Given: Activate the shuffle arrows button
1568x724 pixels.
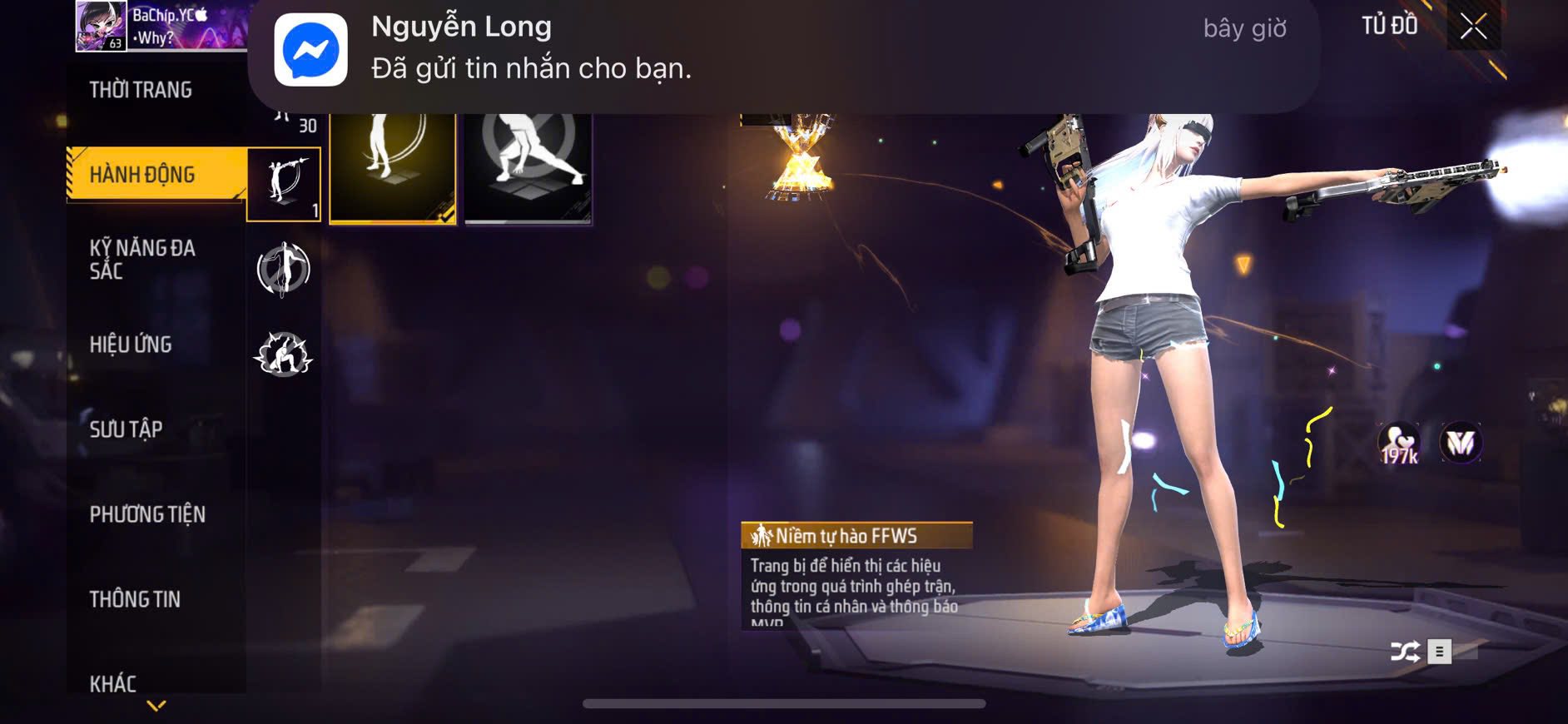Looking at the screenshot, I should [x=1405, y=652].
